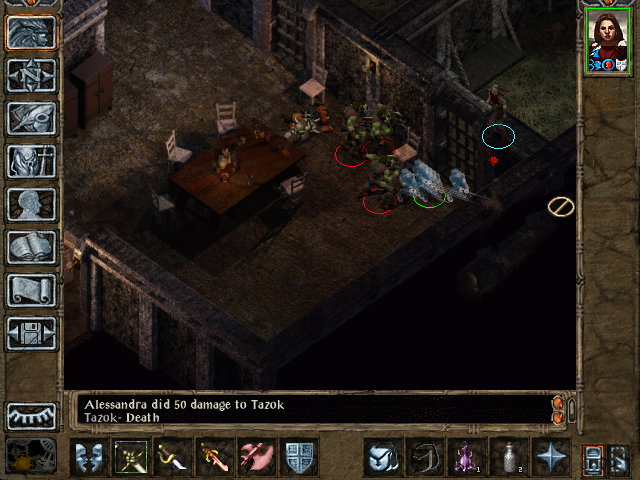The image size is (640, 480).
Task: Open the mage spellbook
Action: point(31,248)
